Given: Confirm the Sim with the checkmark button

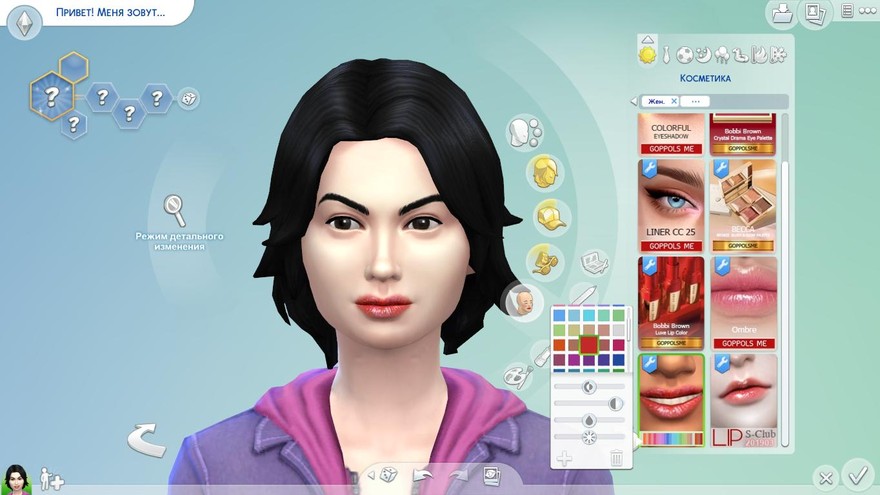Looking at the screenshot, I should pos(856,474).
